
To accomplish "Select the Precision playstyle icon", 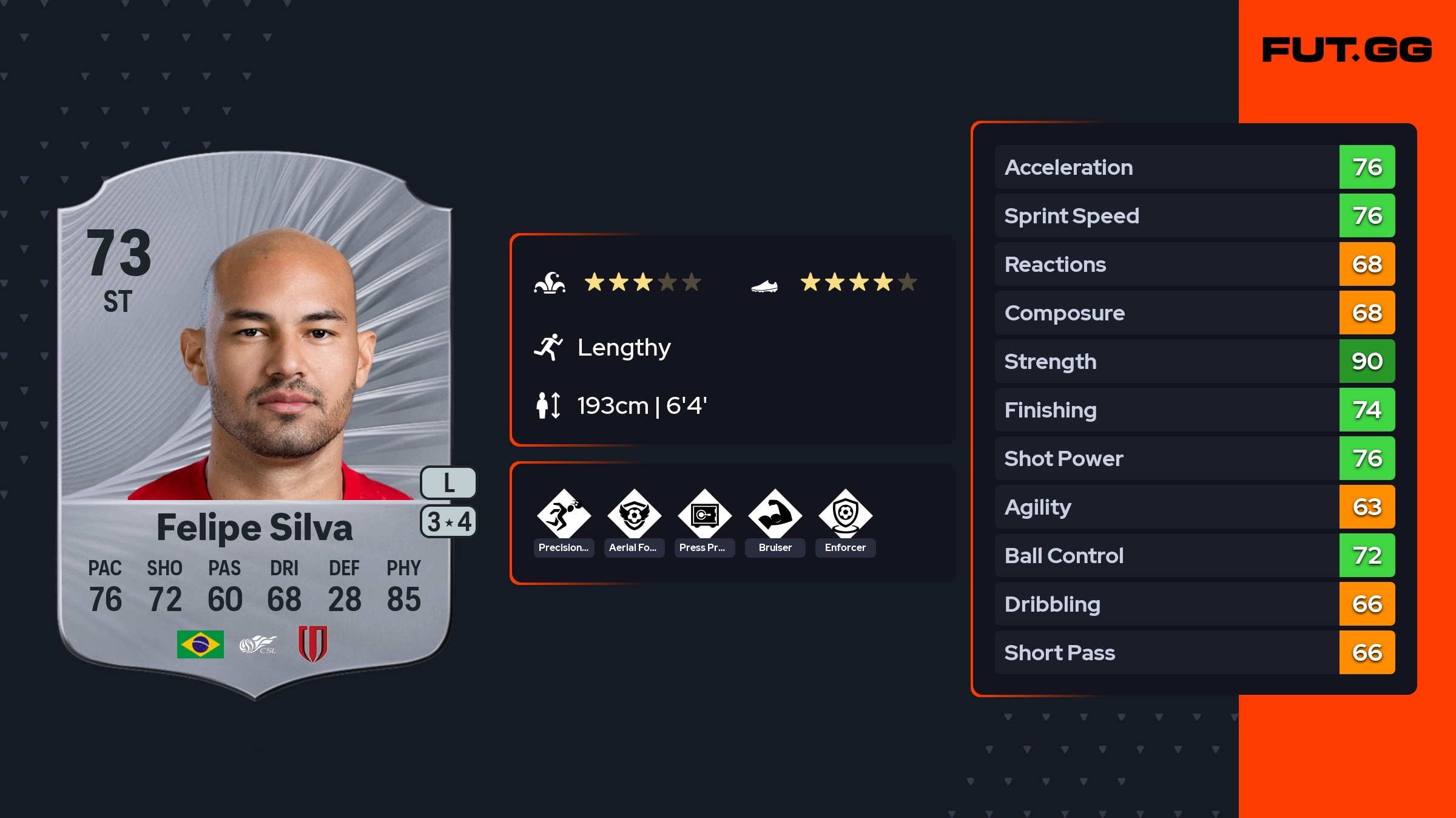I will pos(564,515).
